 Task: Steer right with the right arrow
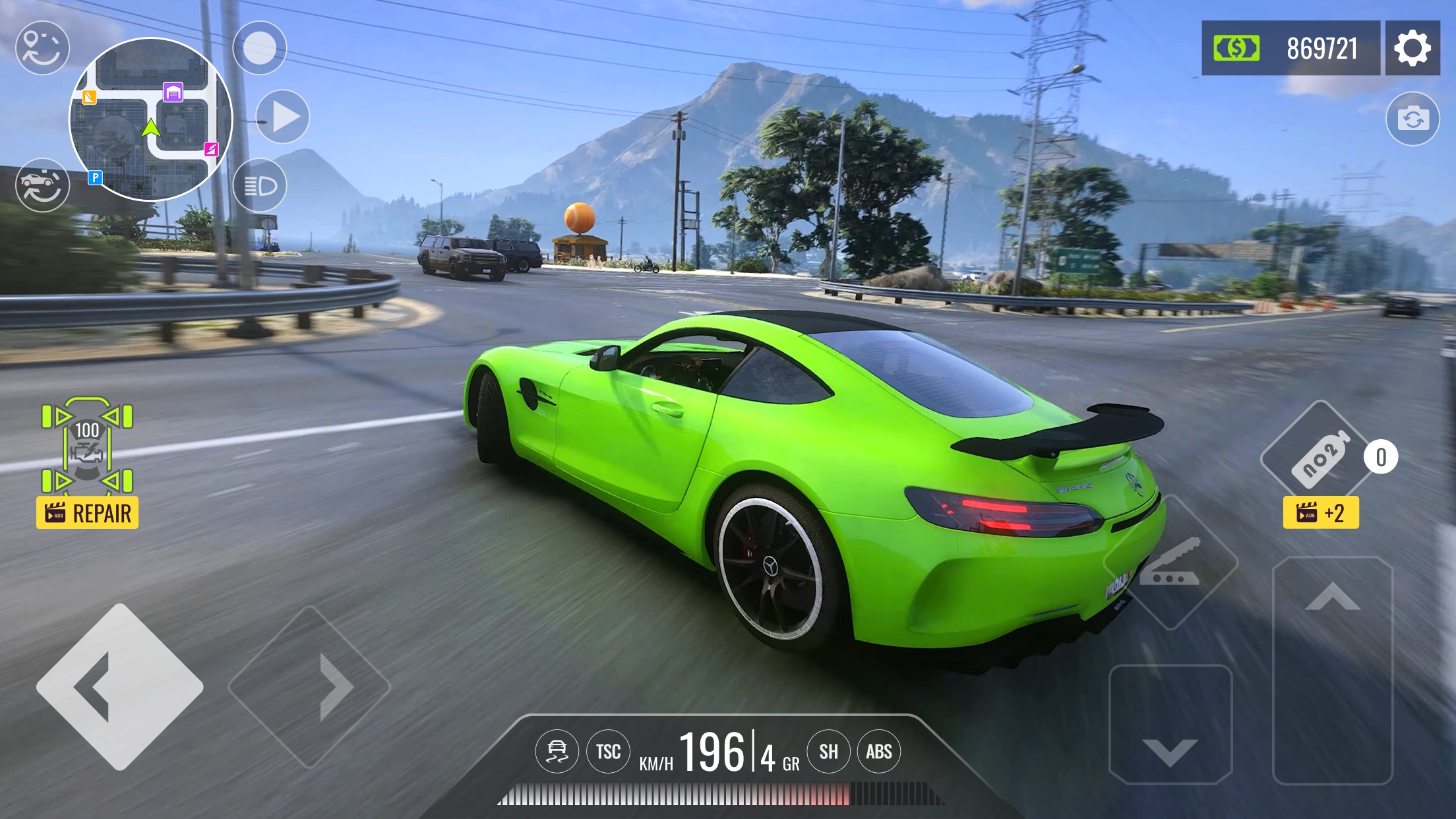(310, 686)
